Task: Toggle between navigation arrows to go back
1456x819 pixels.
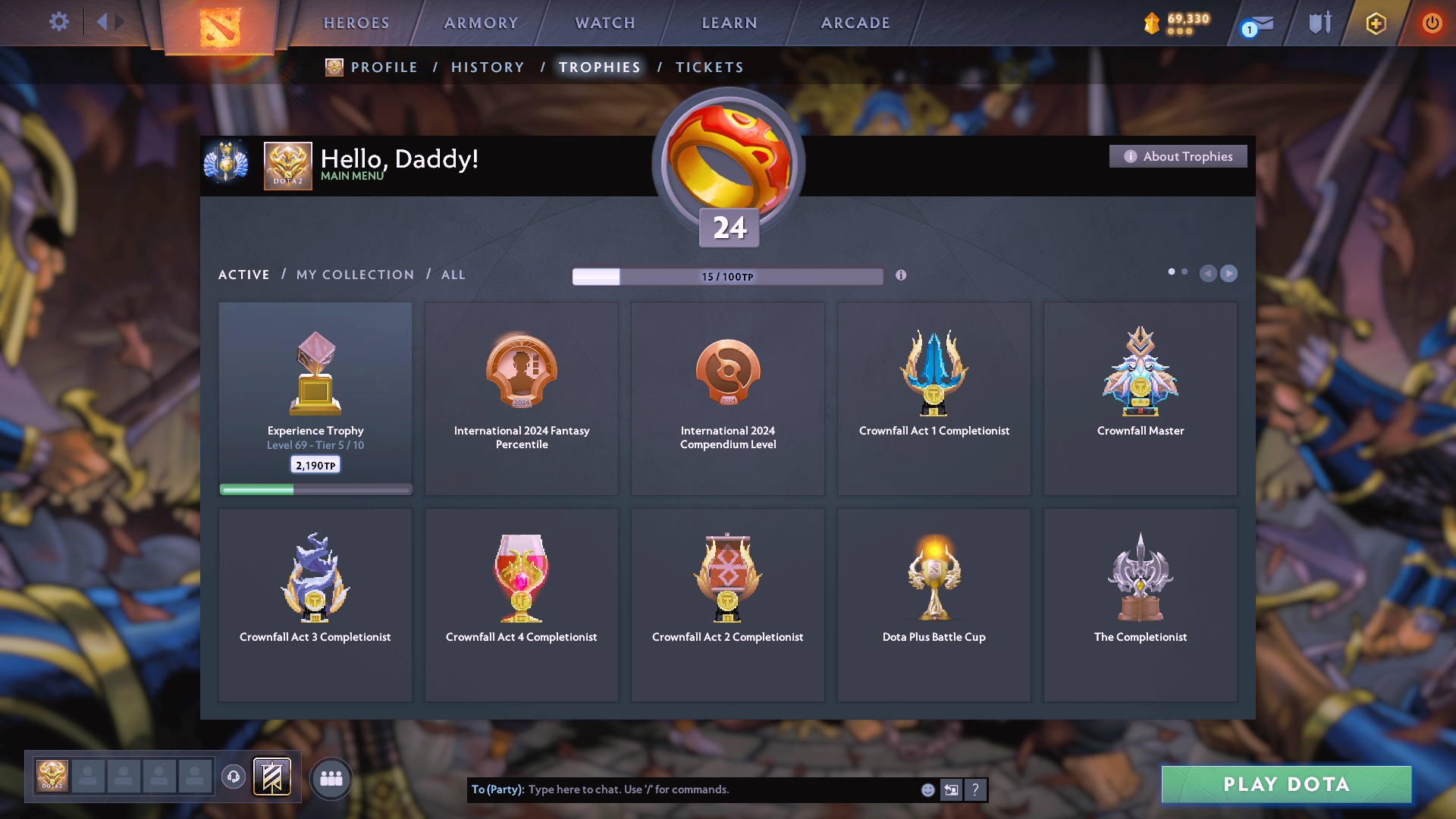Action: (x=102, y=21)
